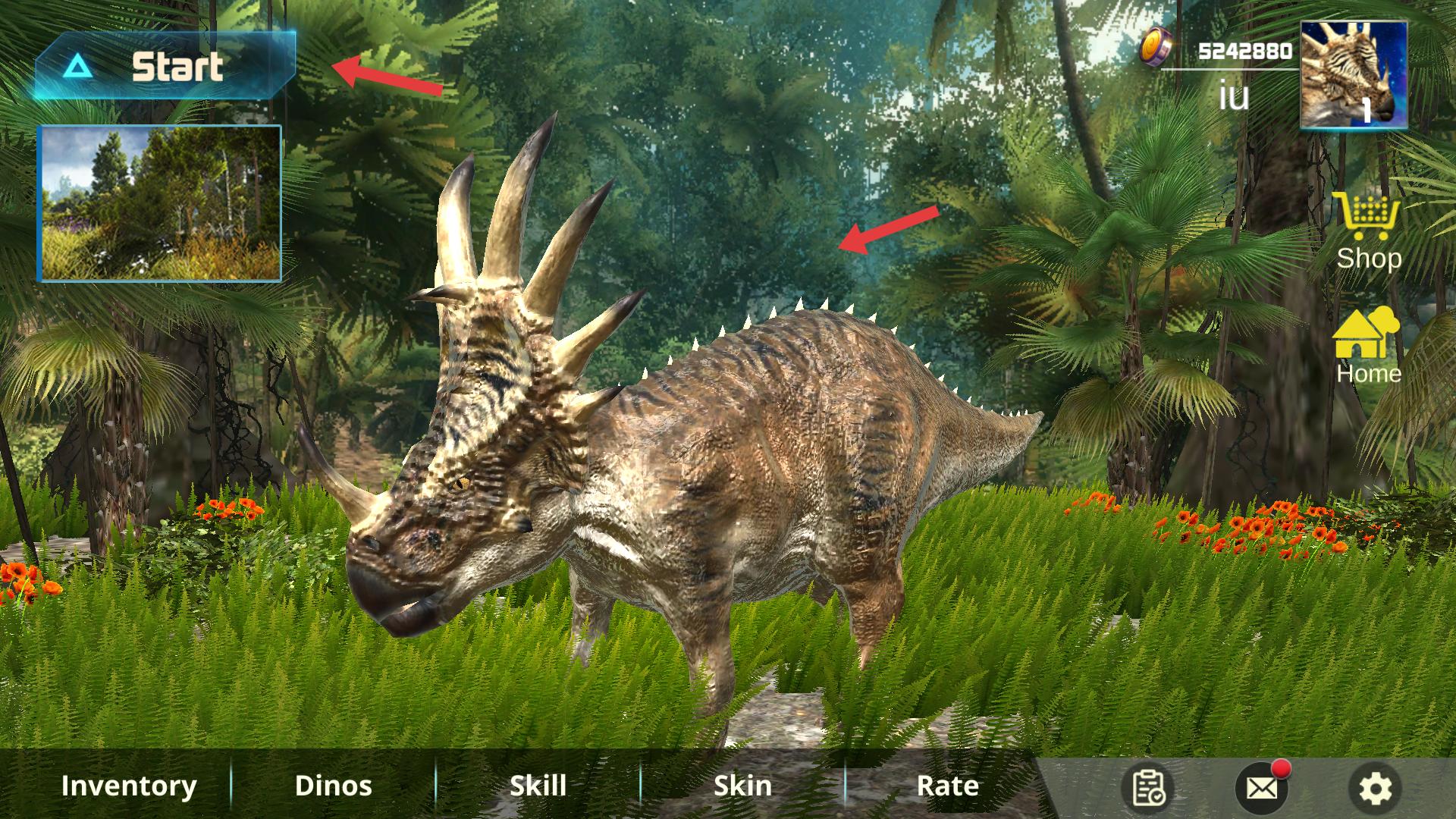Click the dinosaur profile portrait
This screenshot has width=1456, height=819.
click(1354, 74)
